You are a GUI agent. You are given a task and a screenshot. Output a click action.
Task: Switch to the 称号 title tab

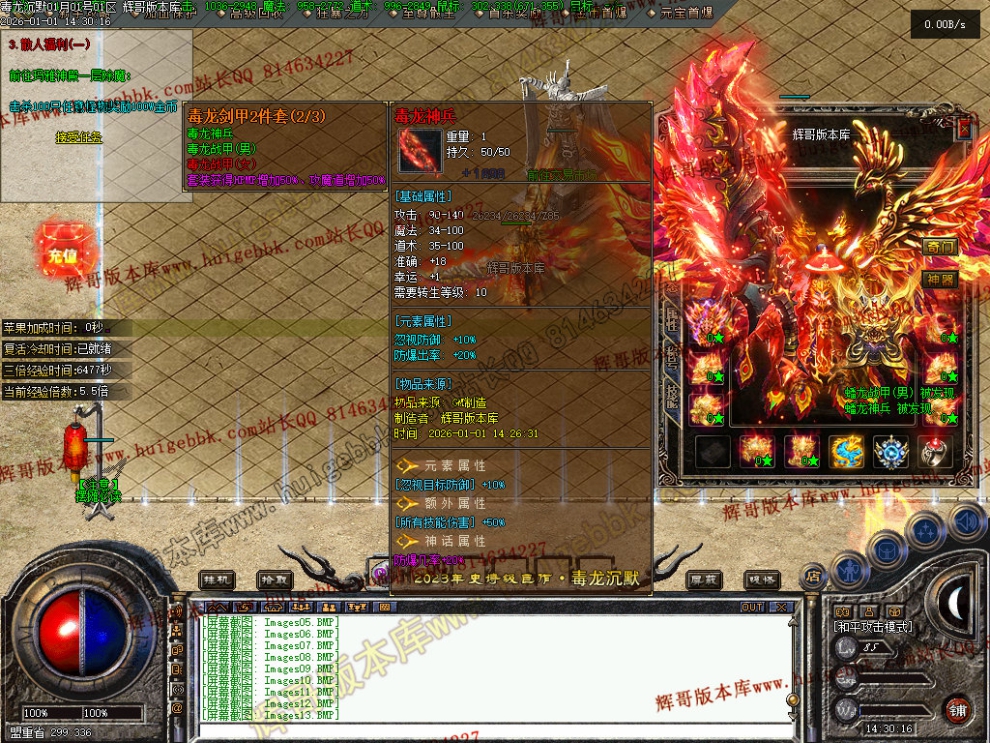[672, 358]
